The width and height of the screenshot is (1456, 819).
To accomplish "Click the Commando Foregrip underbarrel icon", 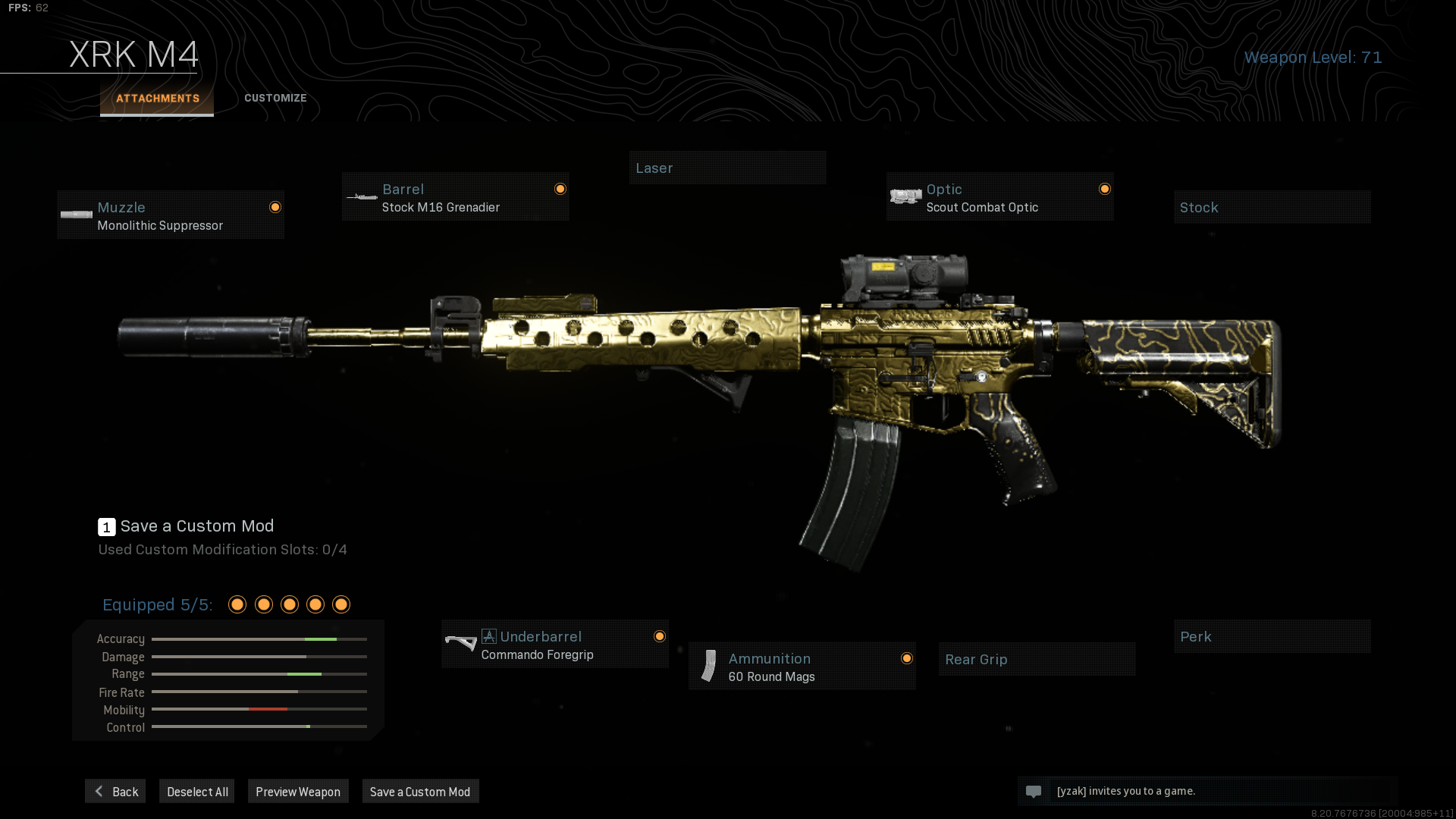I will pos(460,644).
